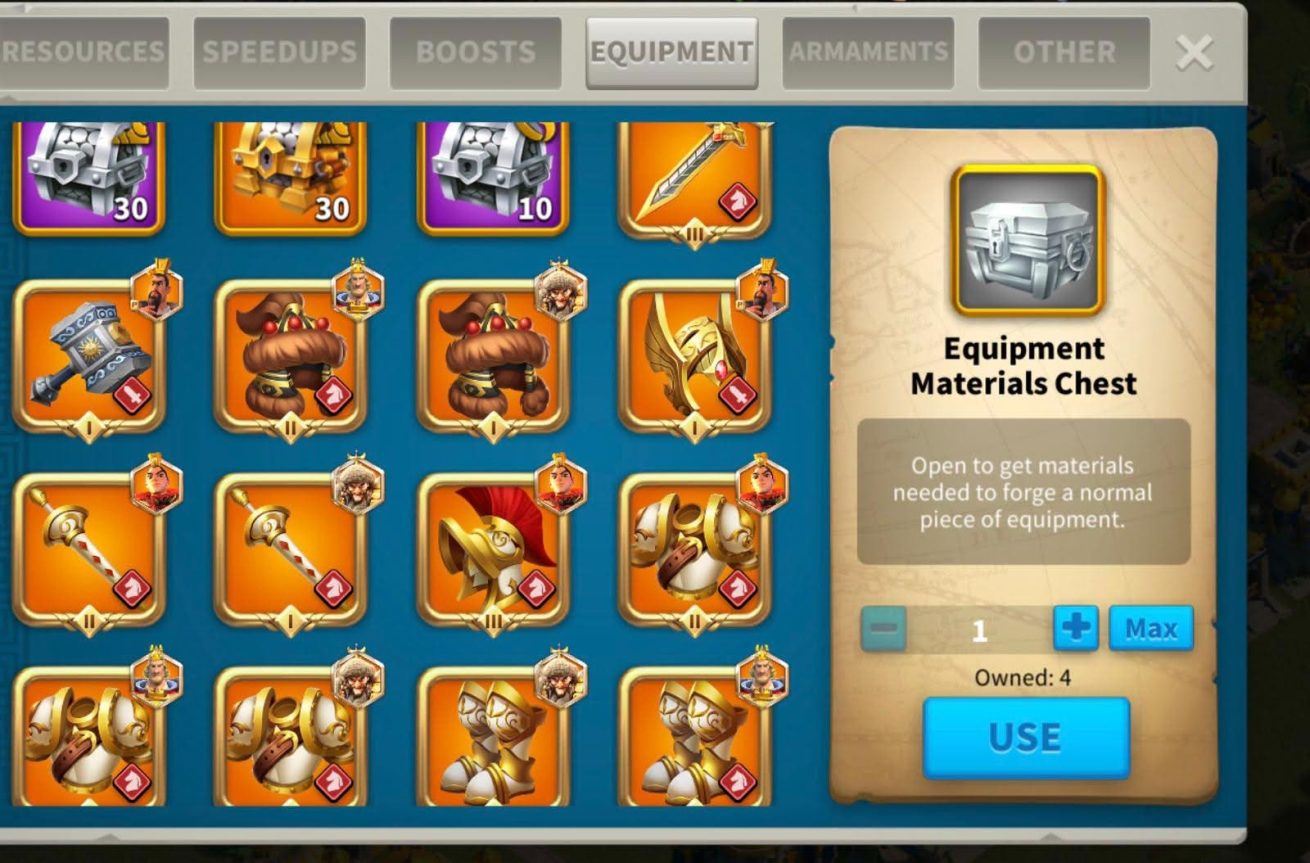This screenshot has height=863, width=1310.
Task: Select the Boosts tab
Action: click(x=475, y=53)
